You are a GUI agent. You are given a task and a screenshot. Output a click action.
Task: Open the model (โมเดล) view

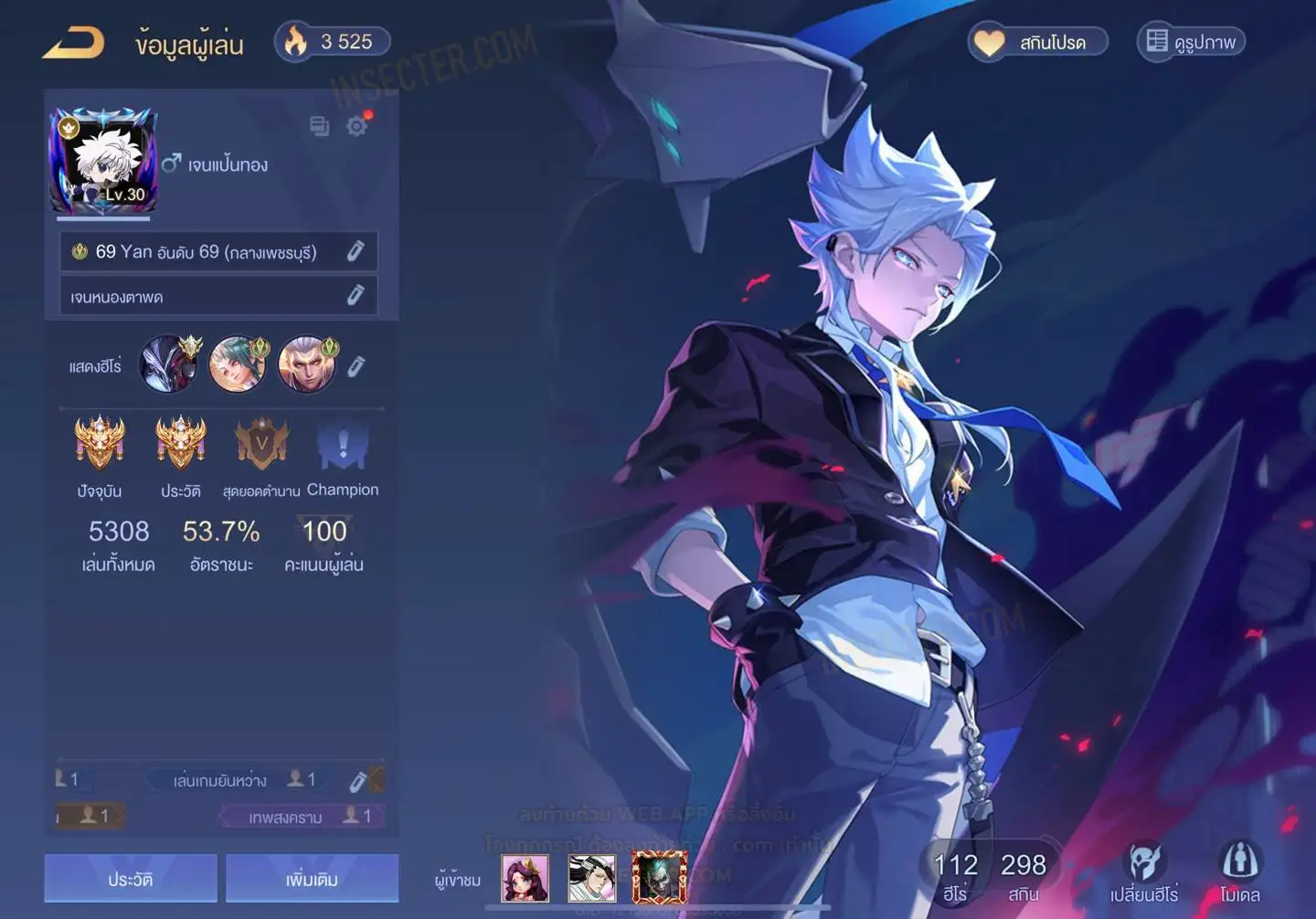[x=1239, y=872]
